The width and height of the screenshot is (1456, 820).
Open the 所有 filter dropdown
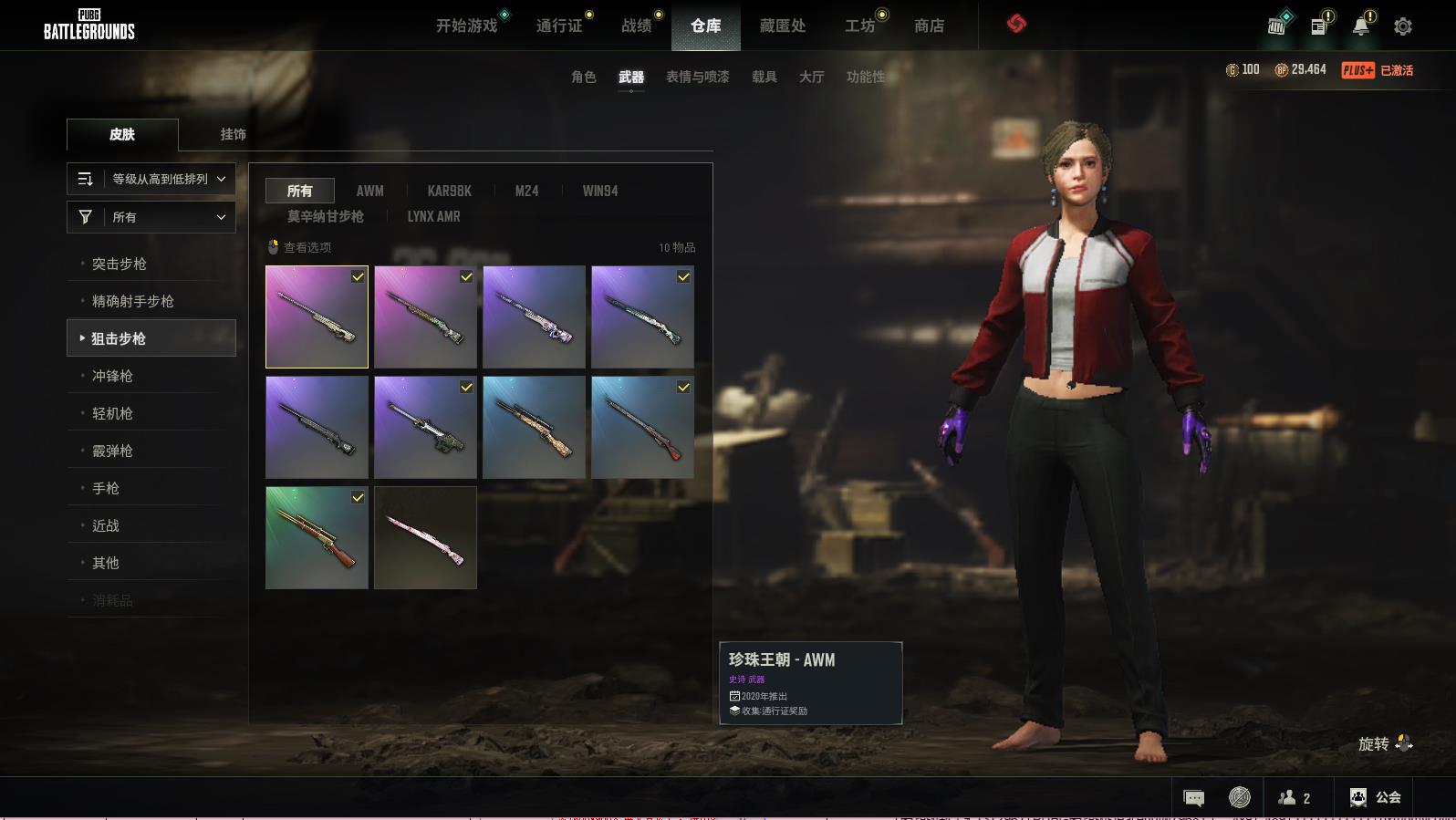(x=151, y=217)
